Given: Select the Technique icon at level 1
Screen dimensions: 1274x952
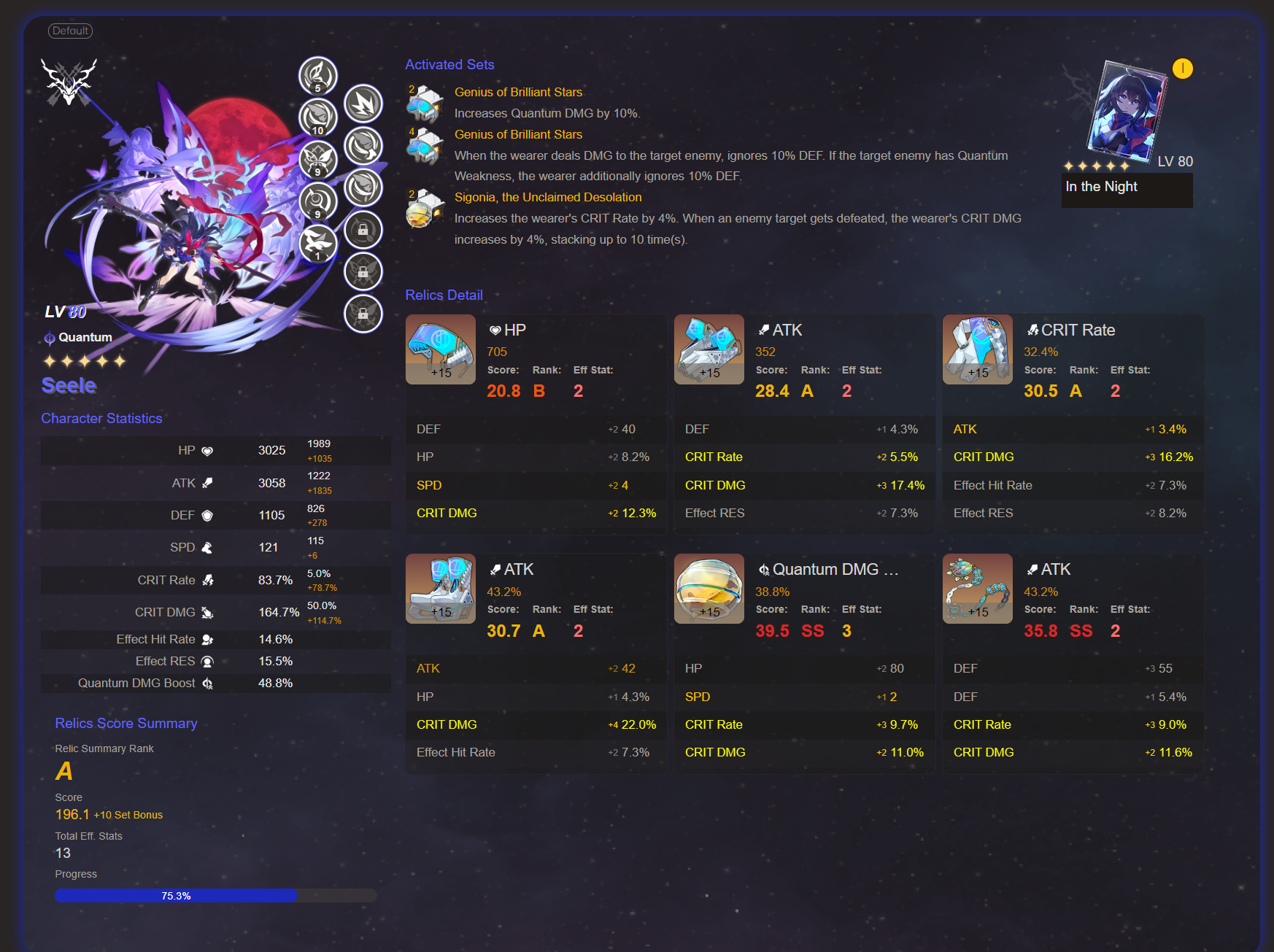Looking at the screenshot, I should point(317,244).
